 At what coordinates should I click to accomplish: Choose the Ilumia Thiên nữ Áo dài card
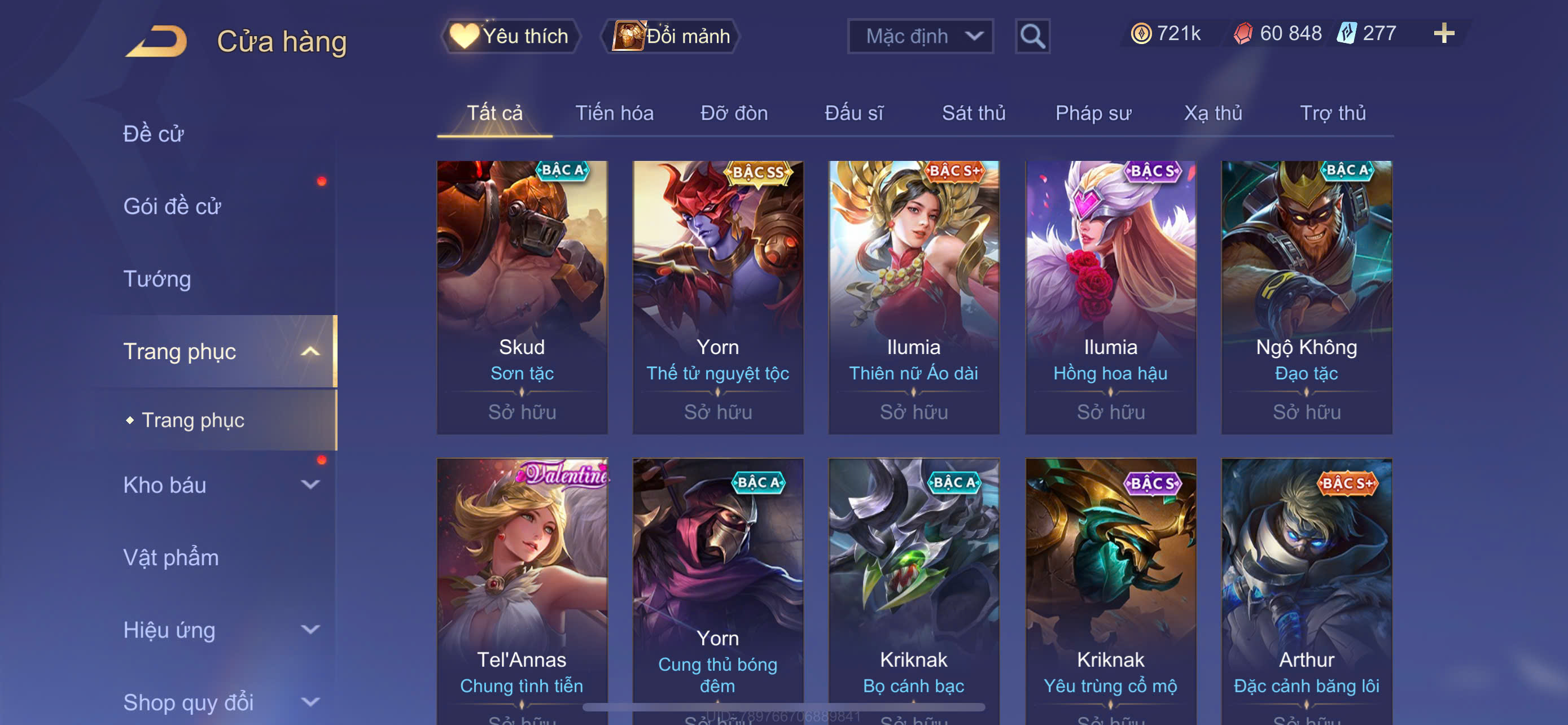[x=913, y=296]
